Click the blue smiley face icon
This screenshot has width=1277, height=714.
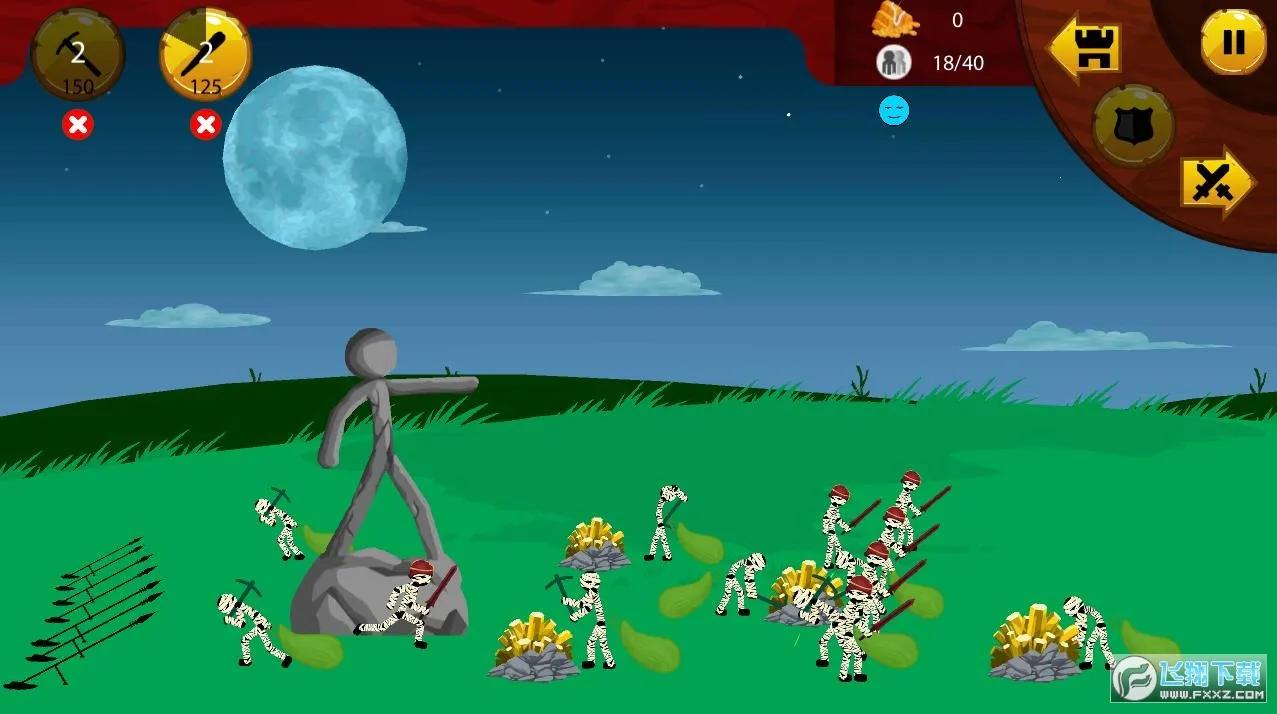(x=894, y=110)
